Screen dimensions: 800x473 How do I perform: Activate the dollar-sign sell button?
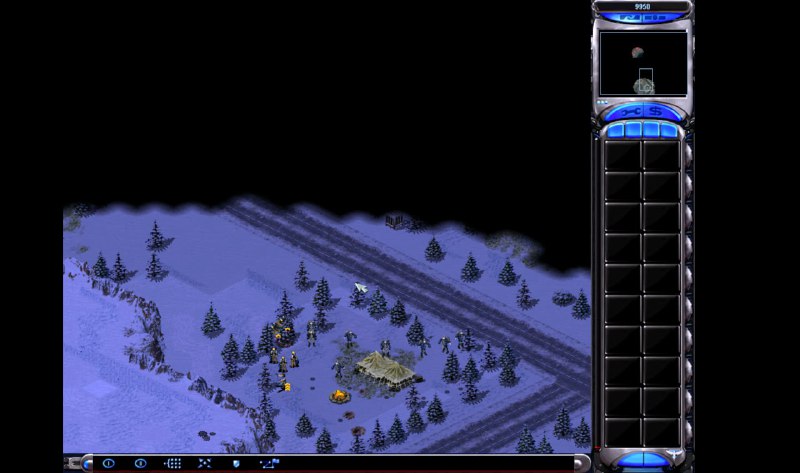657,111
